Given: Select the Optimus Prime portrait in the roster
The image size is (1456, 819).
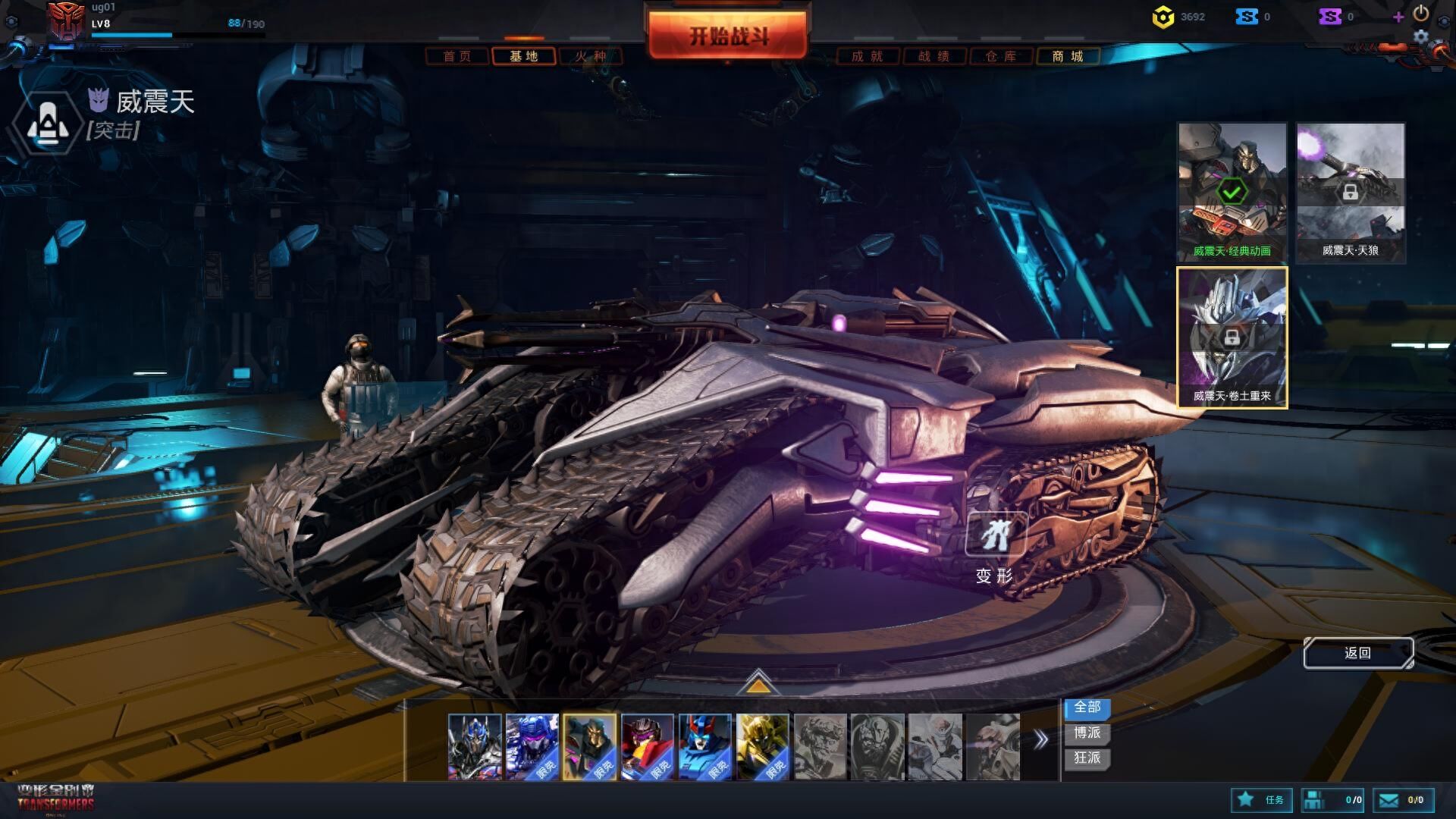Looking at the screenshot, I should coord(475,746).
